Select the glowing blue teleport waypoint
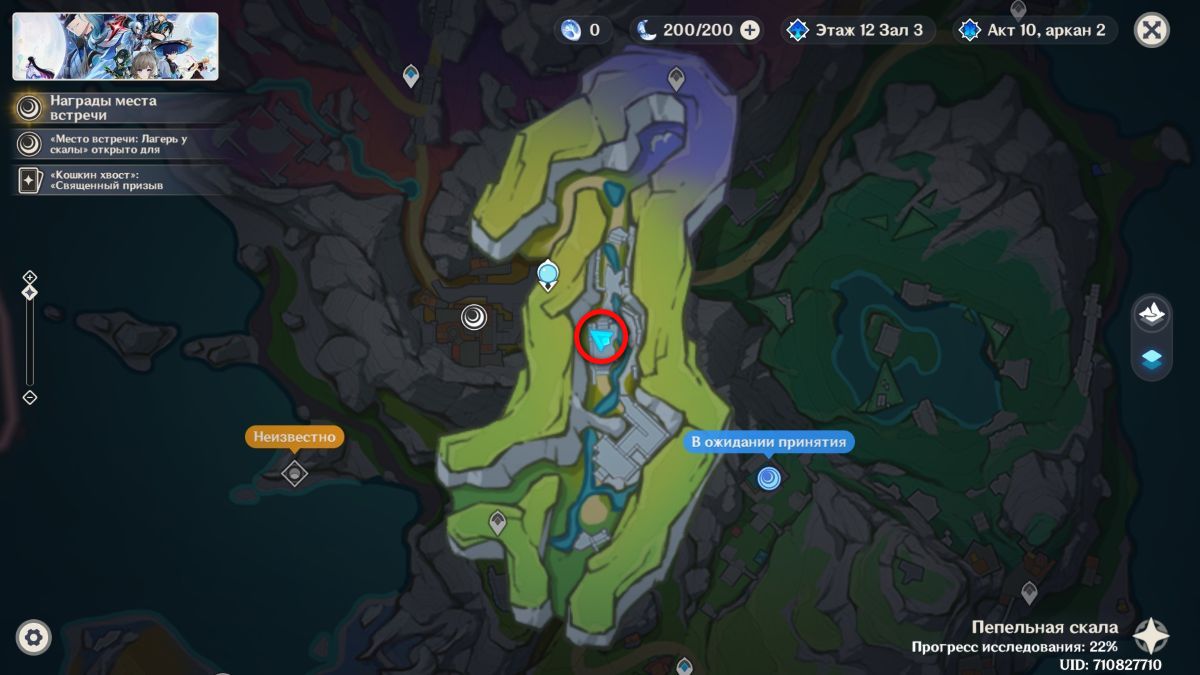The height and width of the screenshot is (675, 1200). point(547,272)
